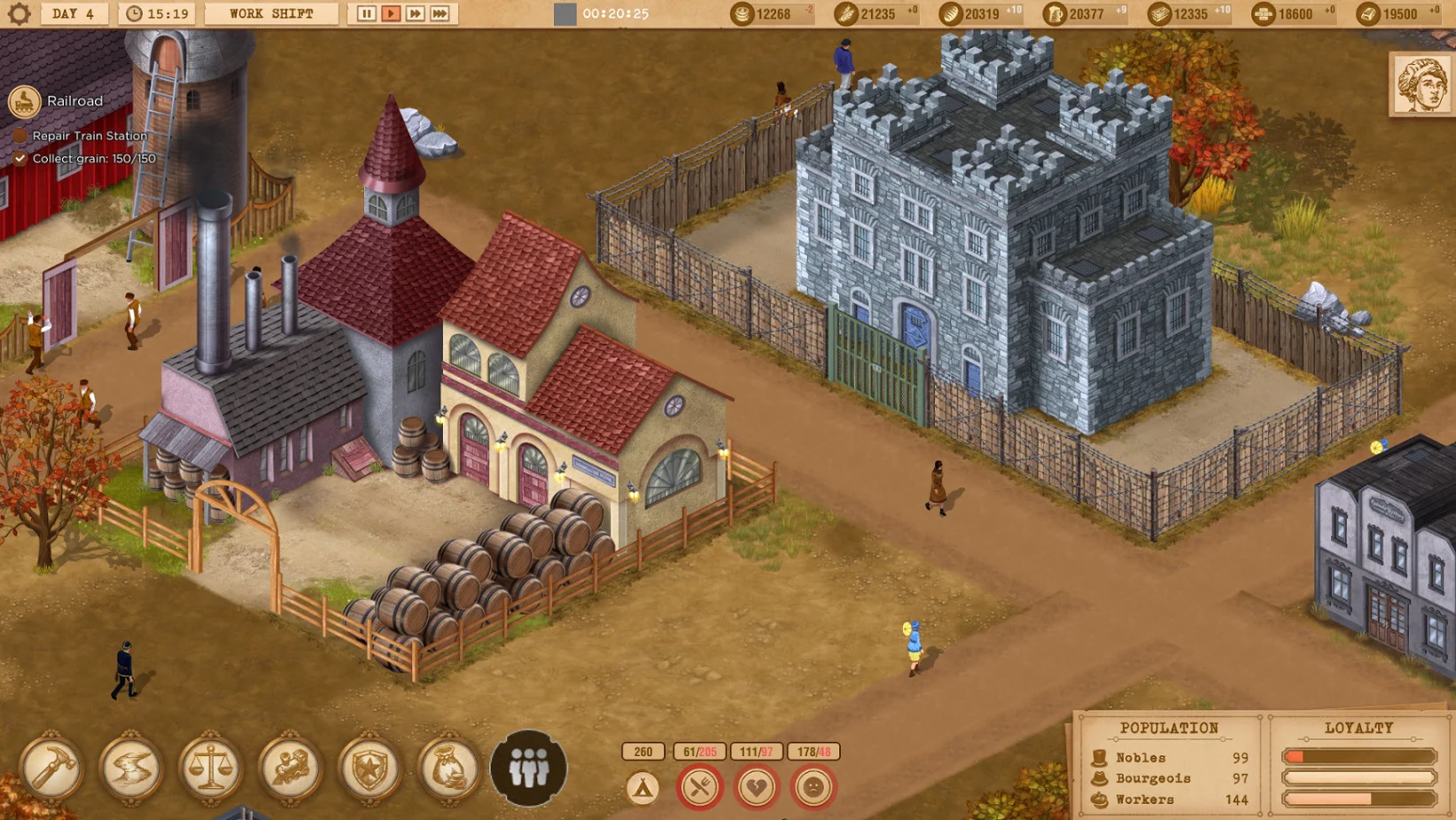Viewport: 1456px width, 820px height.
Task: Open the hammer construction menu
Action: [x=51, y=769]
